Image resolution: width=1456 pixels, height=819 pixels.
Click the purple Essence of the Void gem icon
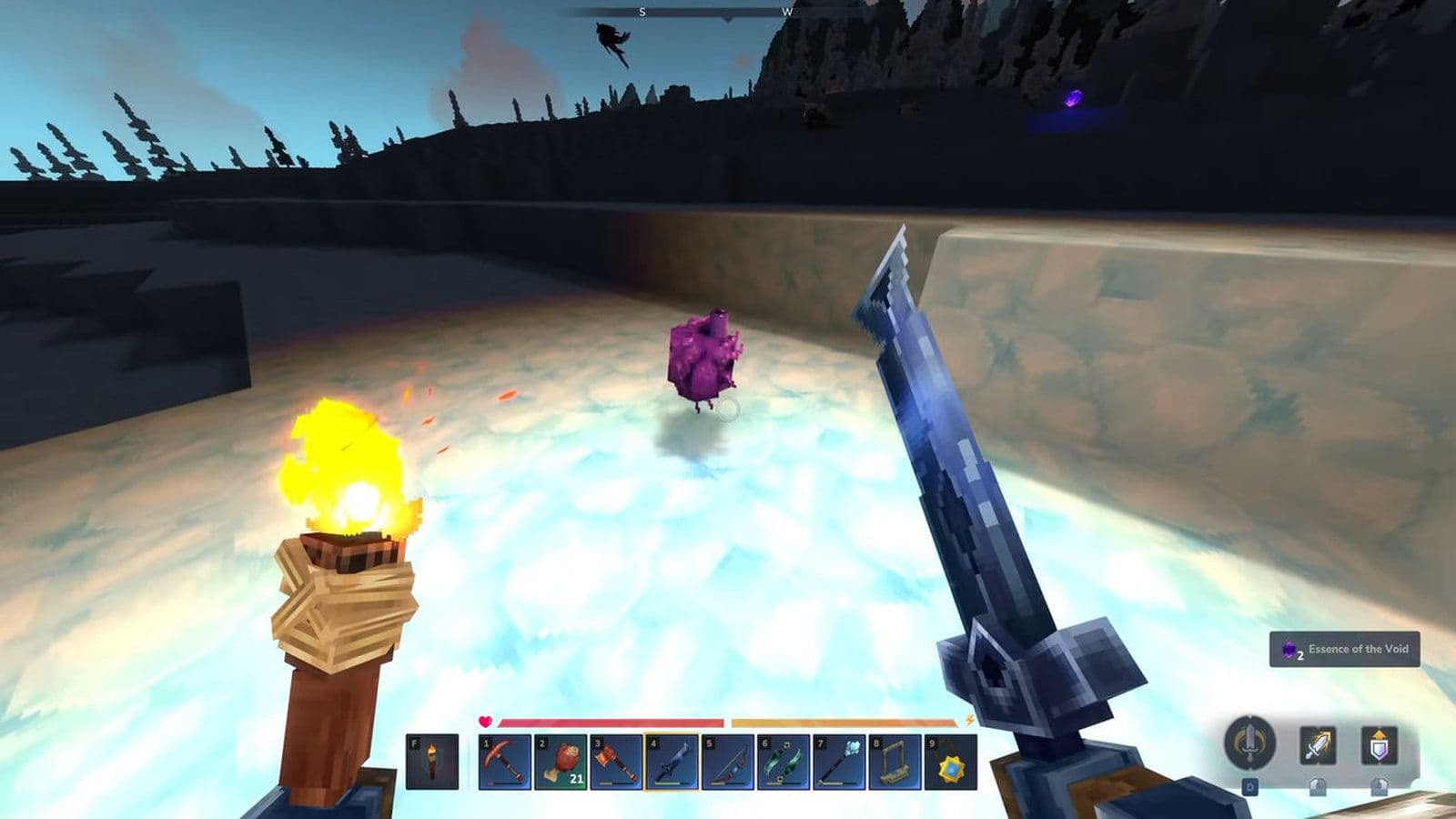point(1289,650)
